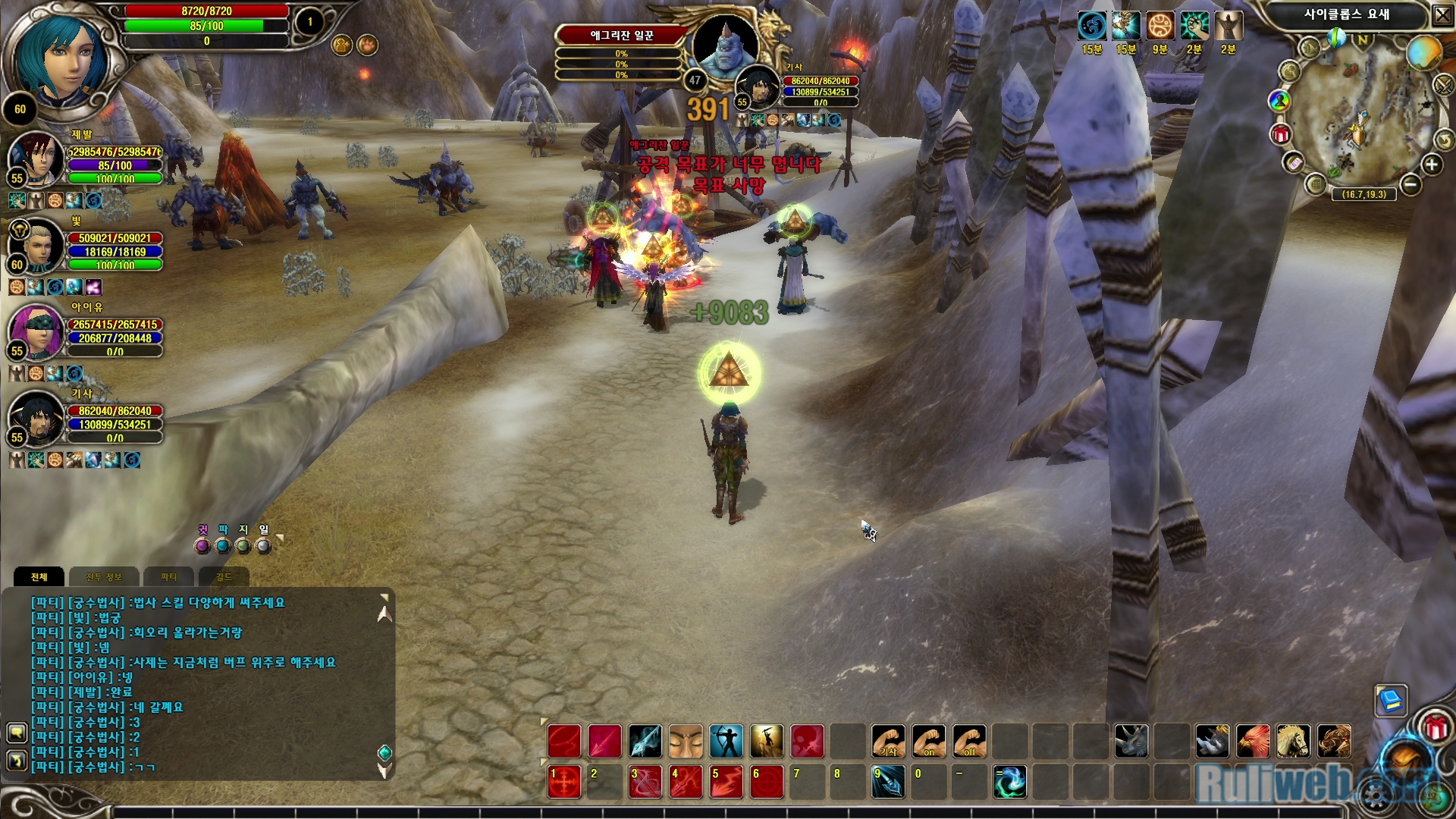
Task: Click the crossed swords icon on minimap
Action: tap(1444, 85)
